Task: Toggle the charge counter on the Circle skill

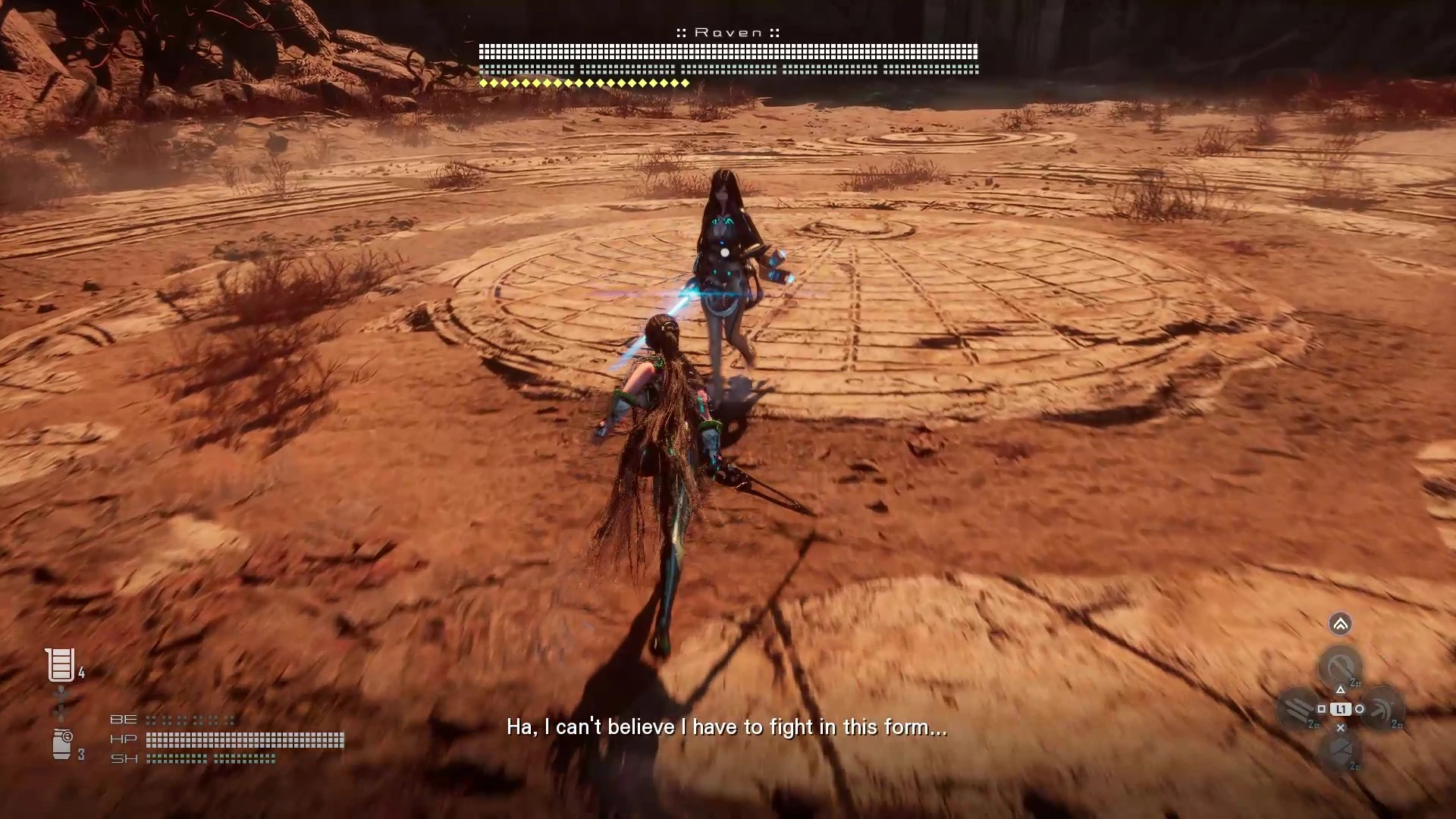Action: (x=1395, y=724)
